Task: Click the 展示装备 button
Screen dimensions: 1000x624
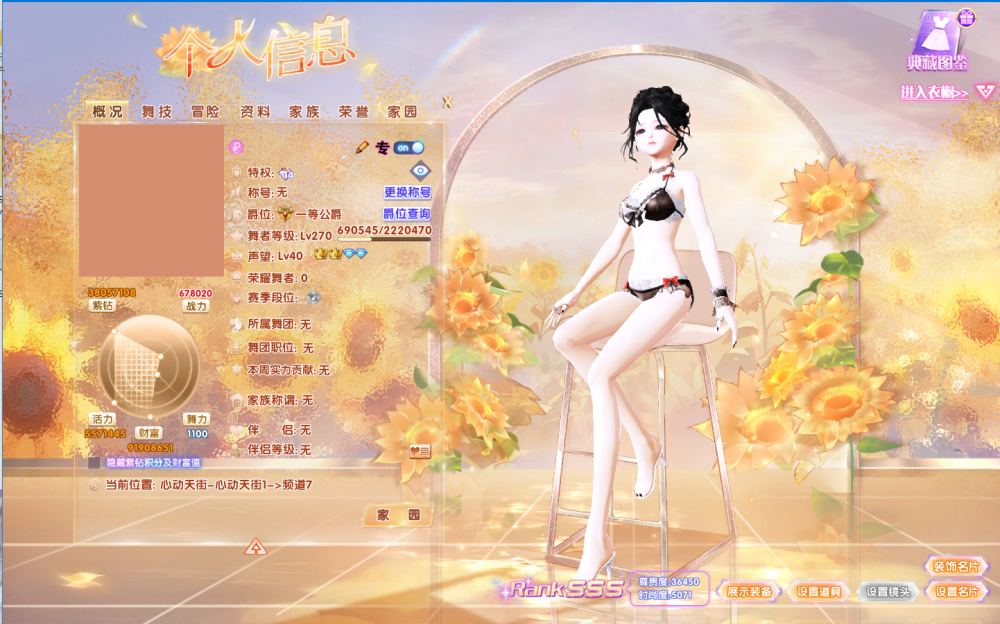Action: (x=749, y=591)
